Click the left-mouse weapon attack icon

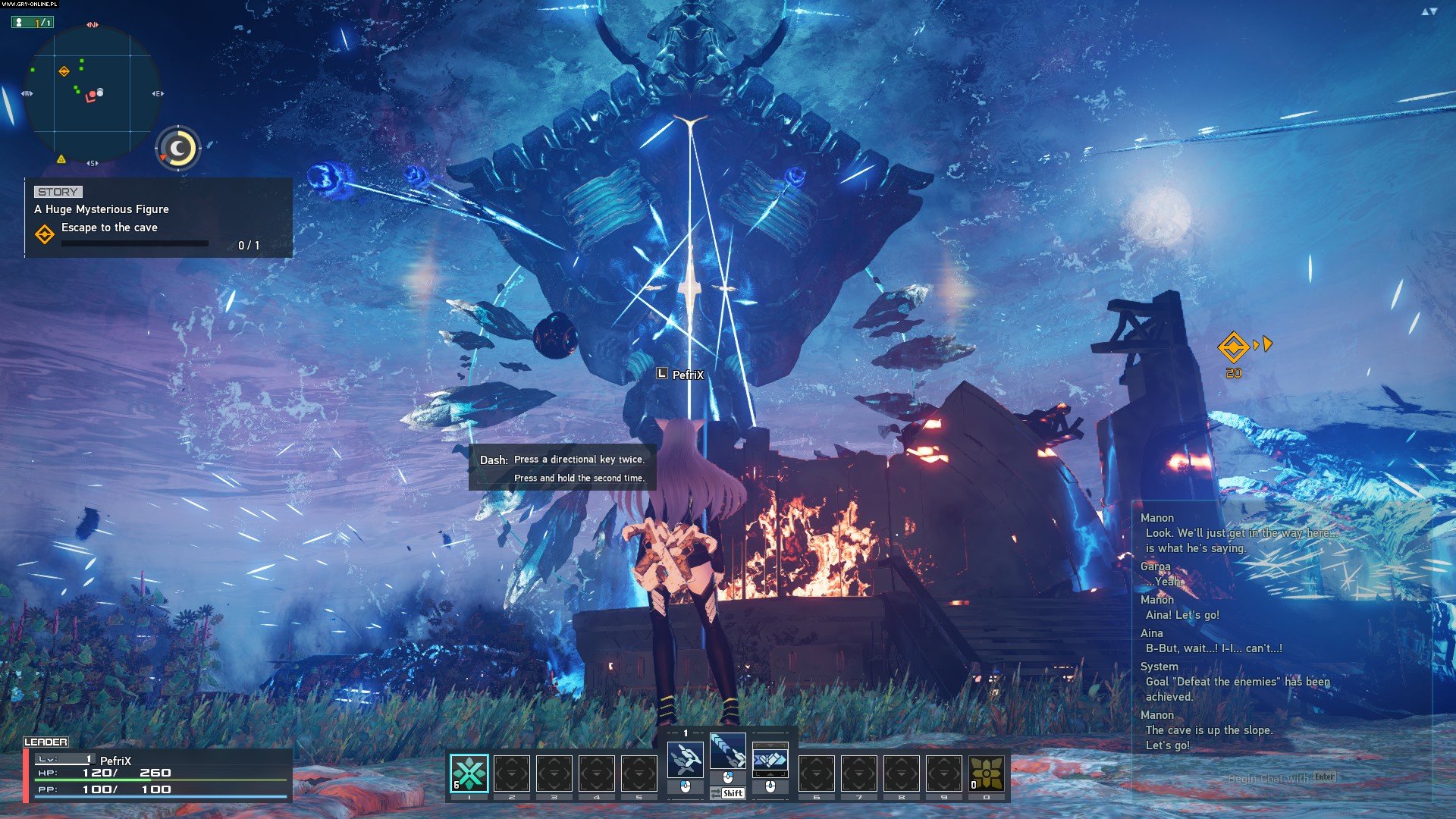(685, 759)
